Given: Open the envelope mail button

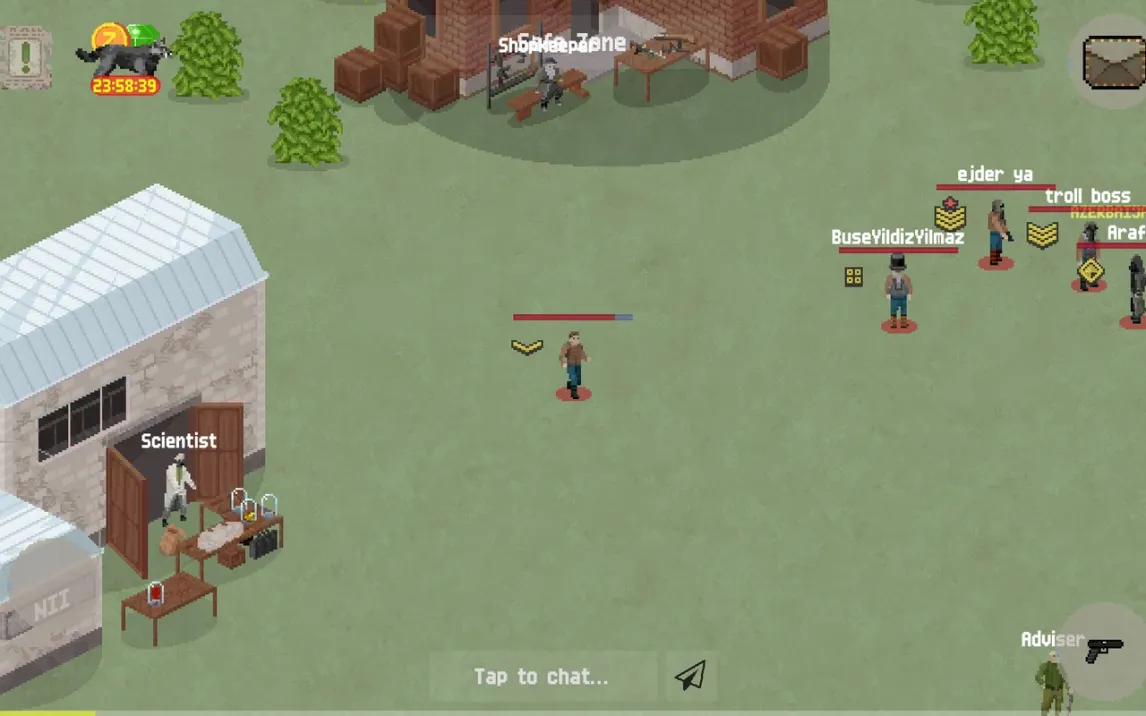Looking at the screenshot, I should (1112, 62).
